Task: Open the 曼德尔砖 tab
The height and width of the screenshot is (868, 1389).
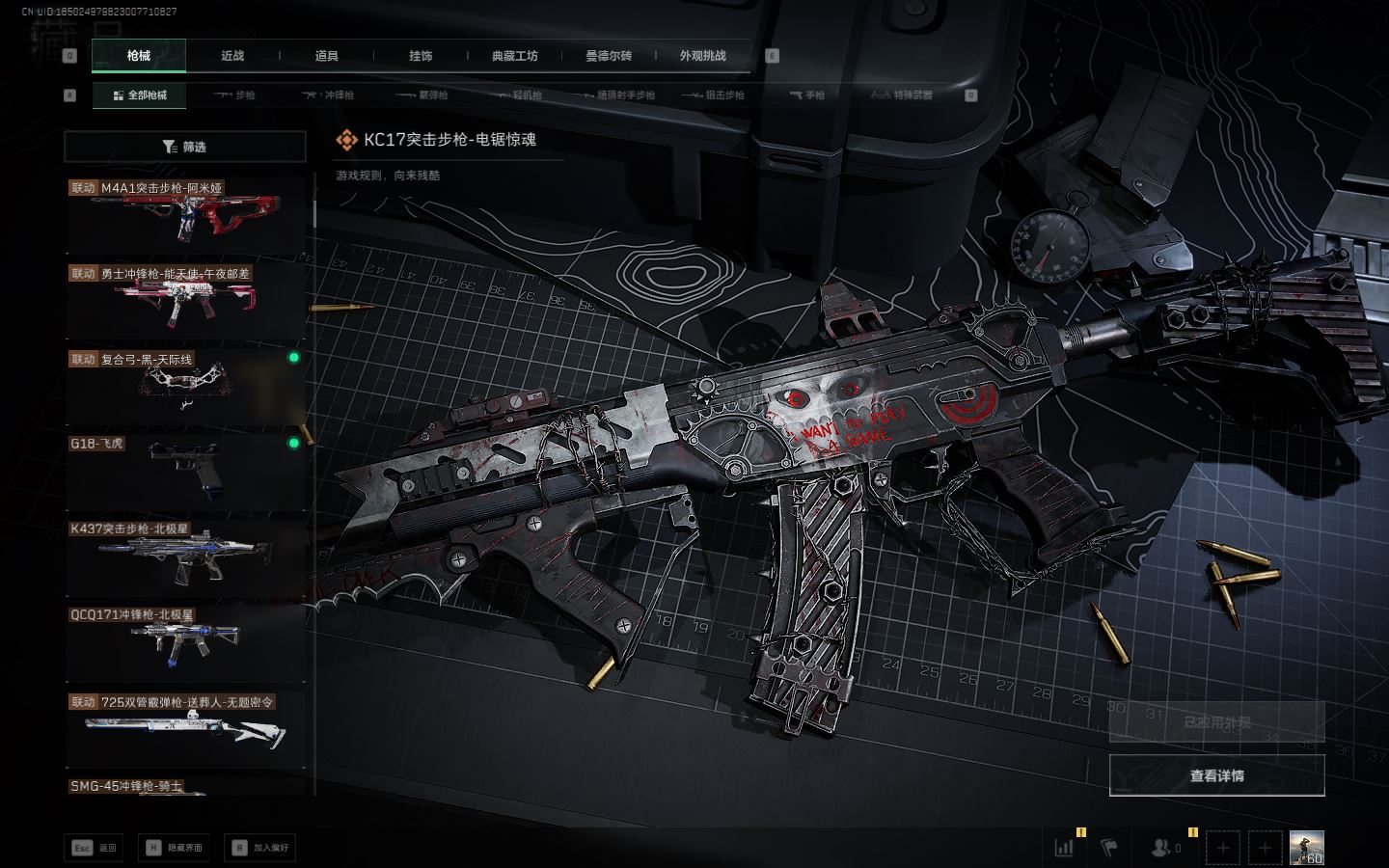Action: pyautogui.click(x=608, y=56)
